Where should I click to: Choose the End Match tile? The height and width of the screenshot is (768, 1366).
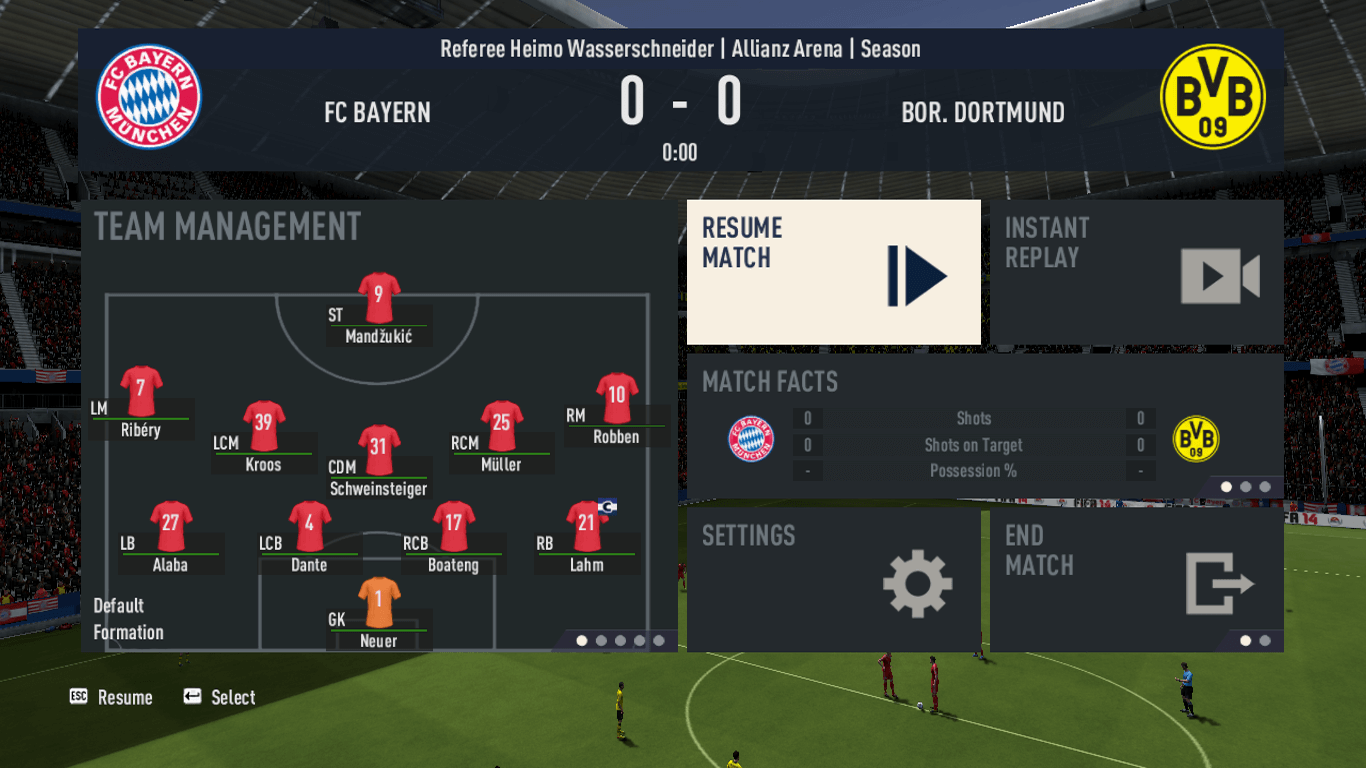coord(1136,580)
